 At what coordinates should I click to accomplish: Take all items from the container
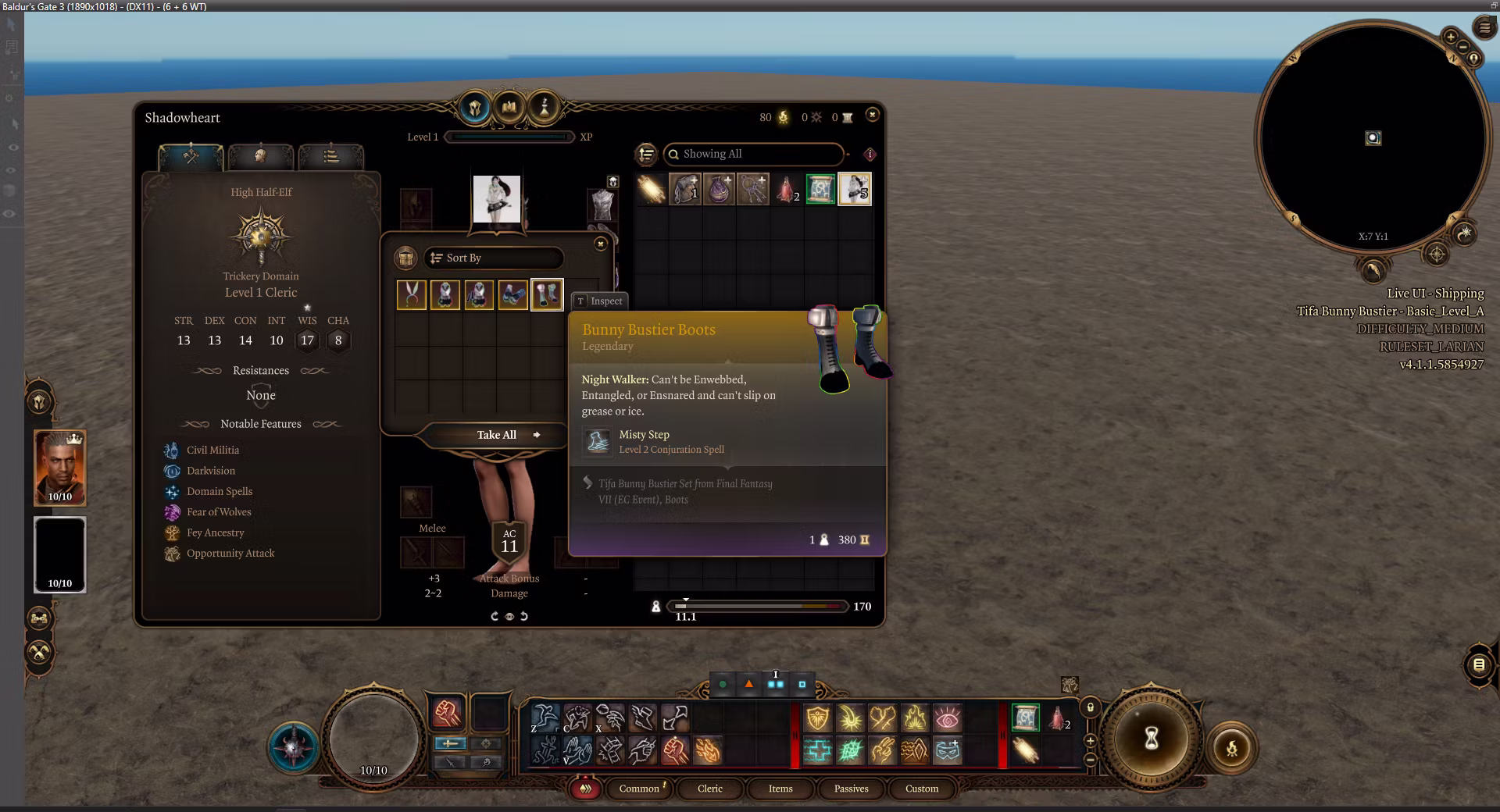498,435
